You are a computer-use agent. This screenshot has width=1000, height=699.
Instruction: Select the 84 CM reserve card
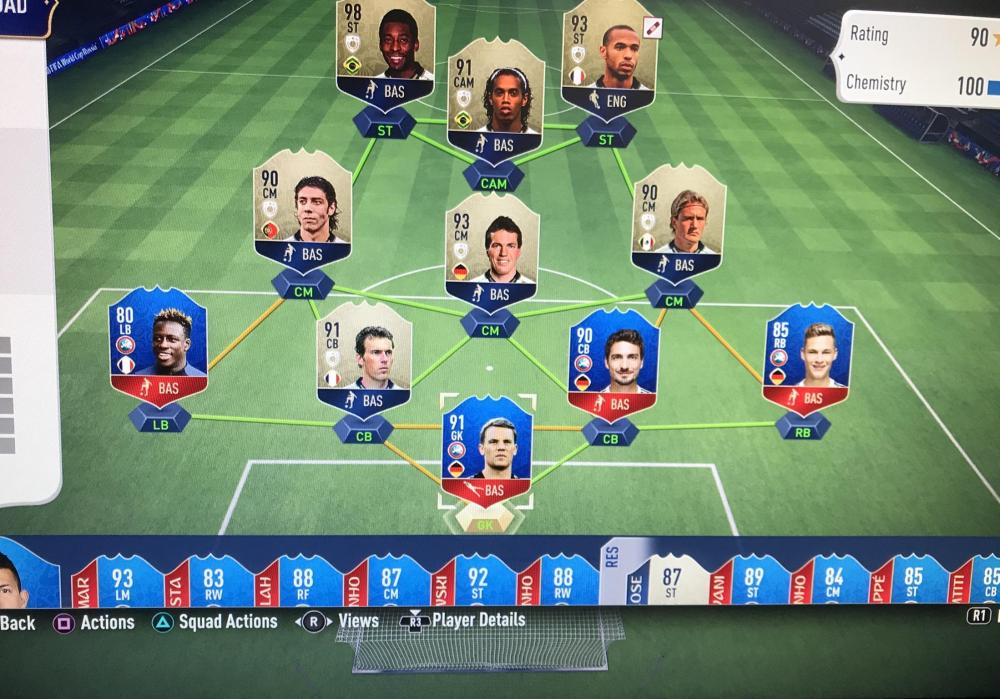click(x=832, y=581)
